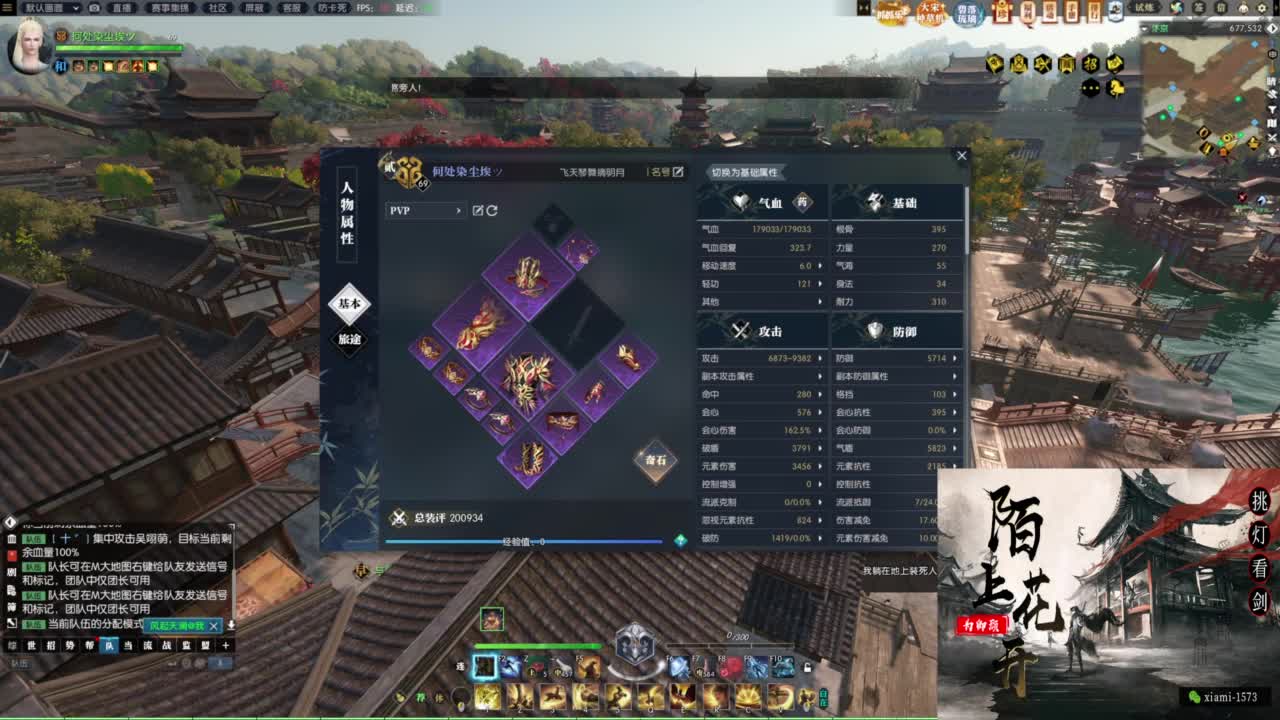1280x720 pixels.
Task: Open the 社区 community page
Action: click(215, 8)
